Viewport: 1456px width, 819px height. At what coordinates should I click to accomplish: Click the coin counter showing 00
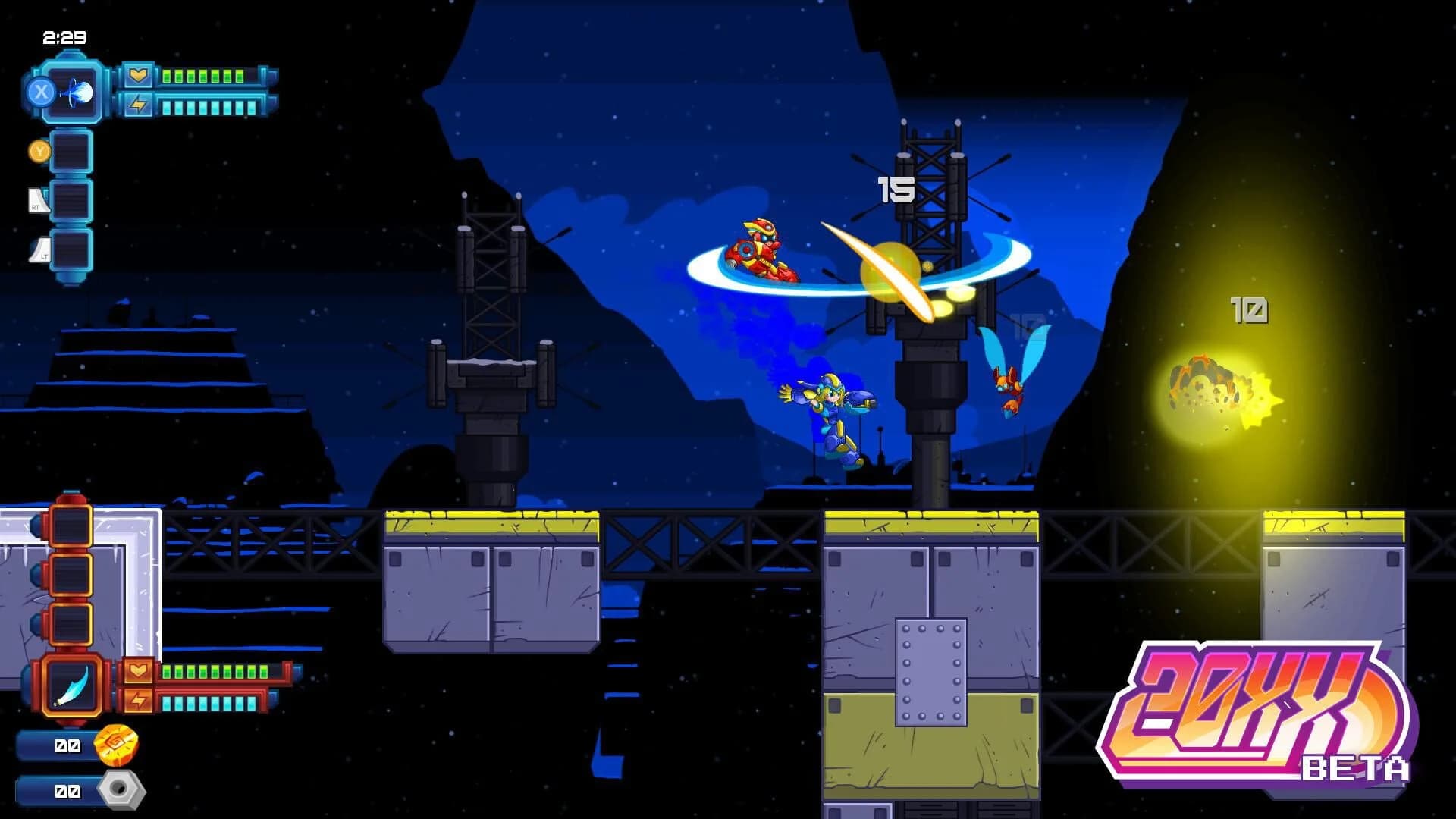point(67,745)
